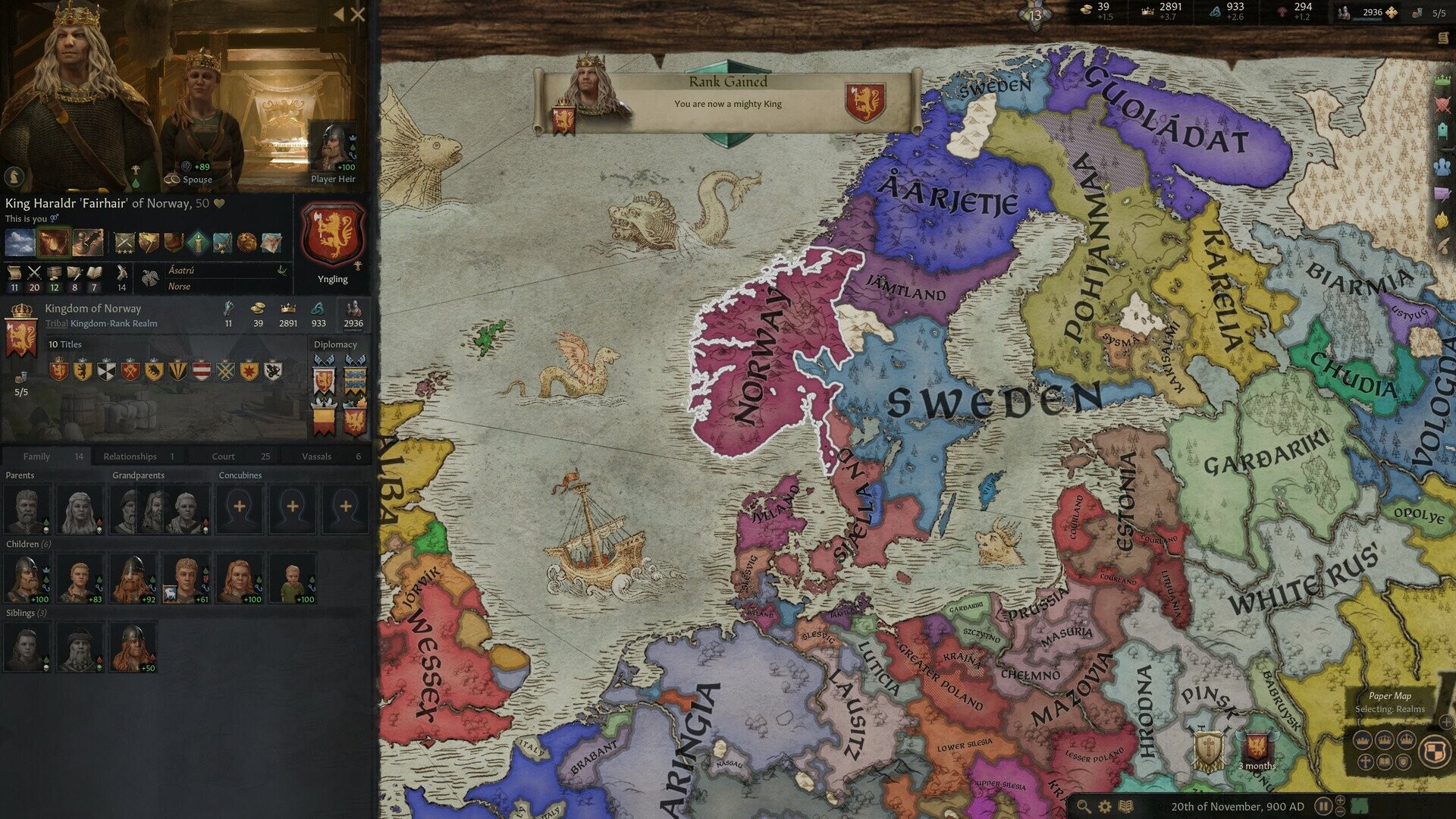The width and height of the screenshot is (1456, 819).
Task: Switch to the Relationships tab
Action: point(130,457)
